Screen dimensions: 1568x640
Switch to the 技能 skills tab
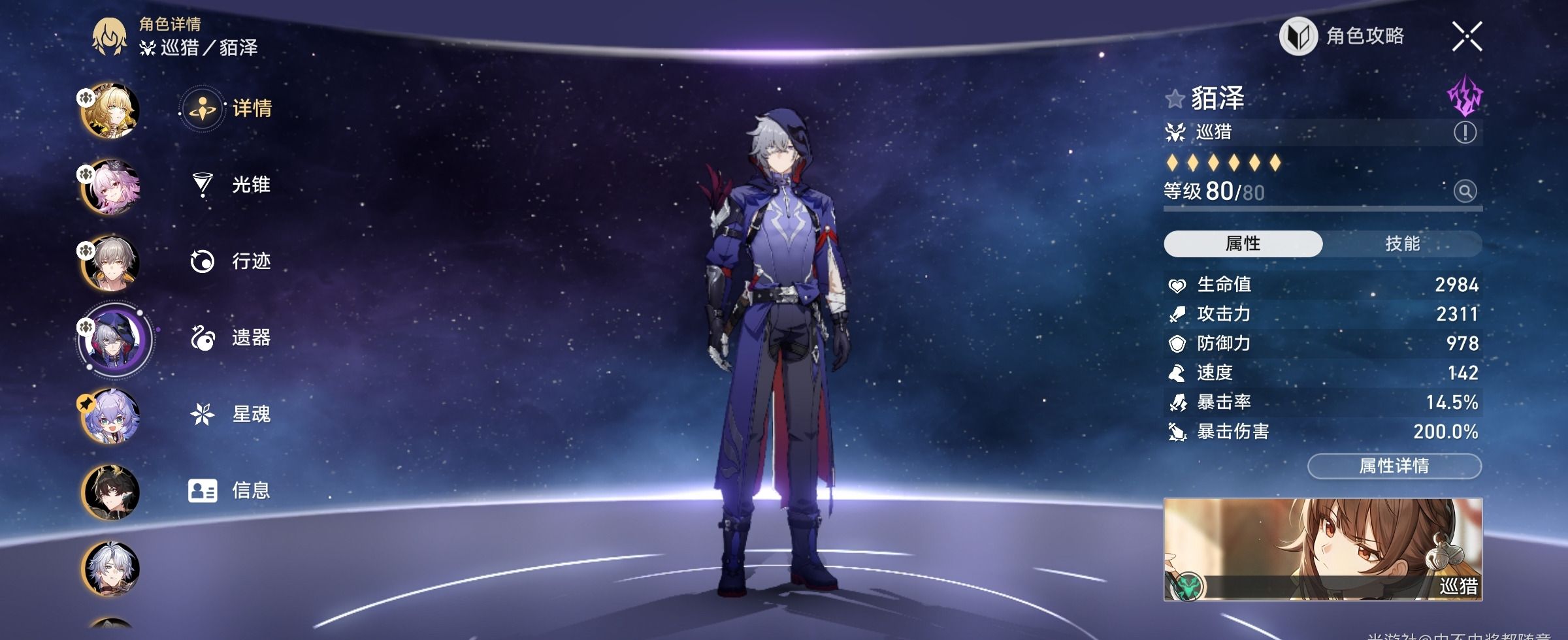point(1402,244)
